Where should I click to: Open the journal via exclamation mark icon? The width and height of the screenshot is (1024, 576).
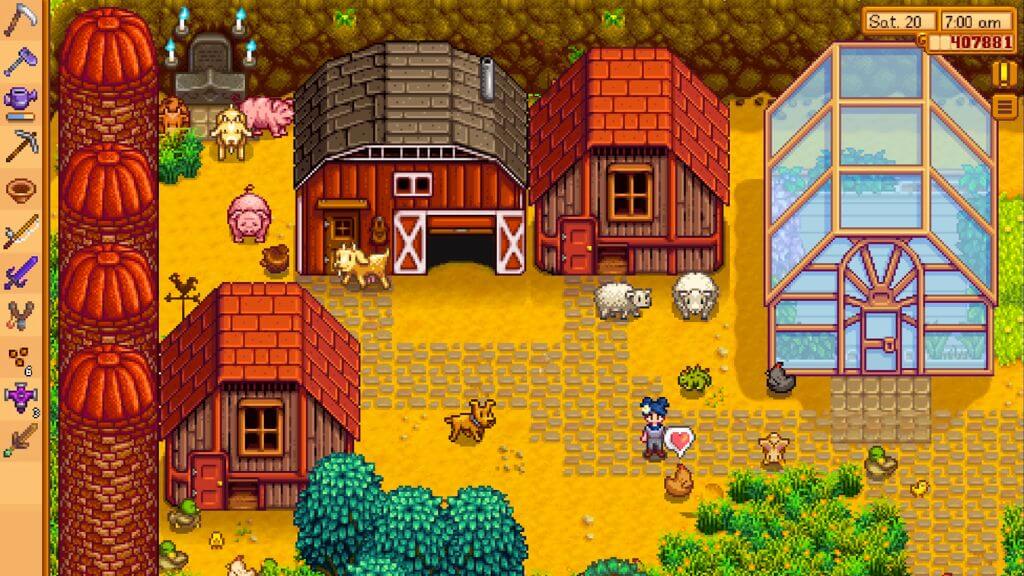tap(1003, 74)
